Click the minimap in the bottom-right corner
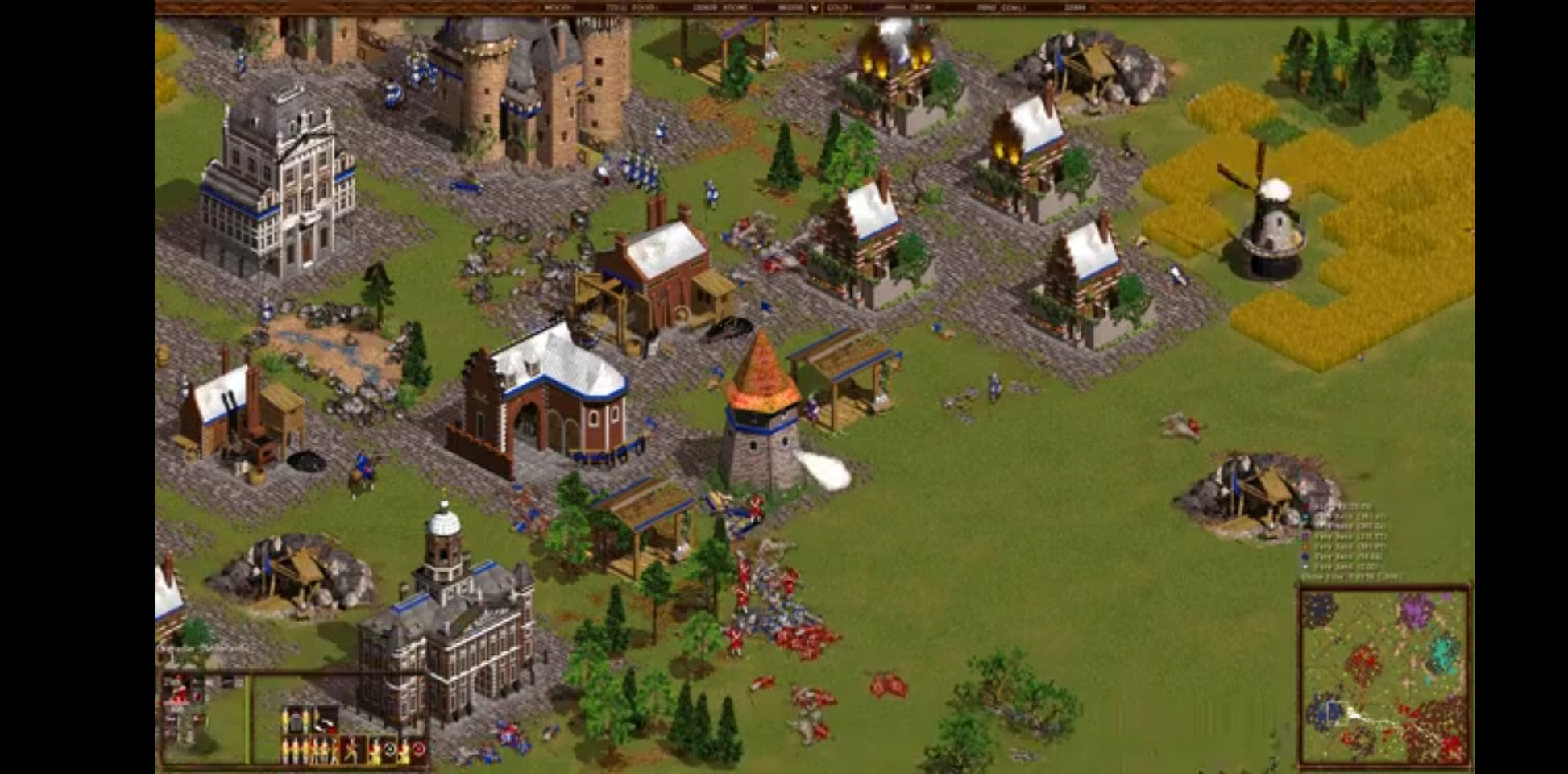 point(1383,676)
